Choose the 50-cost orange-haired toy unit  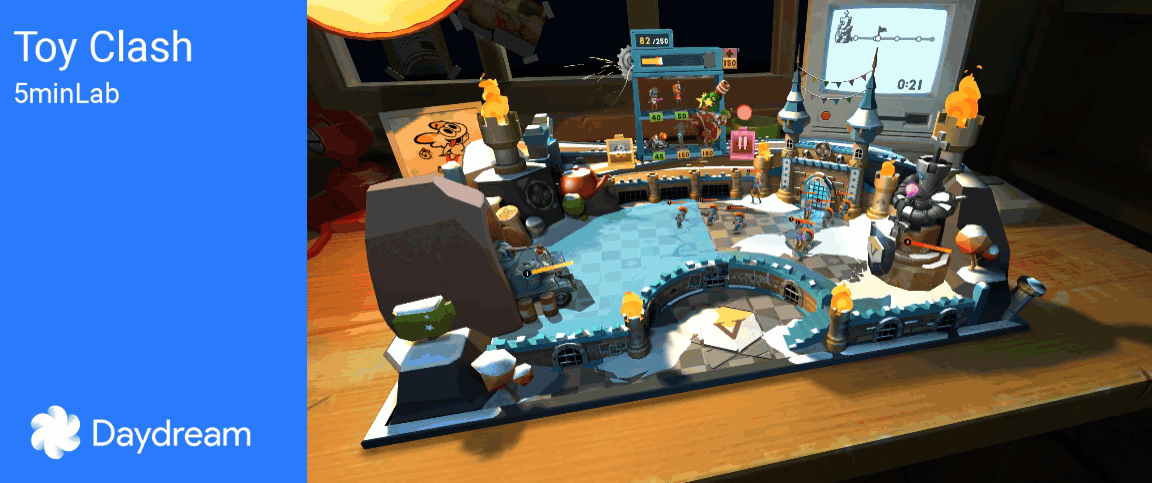pos(679,97)
